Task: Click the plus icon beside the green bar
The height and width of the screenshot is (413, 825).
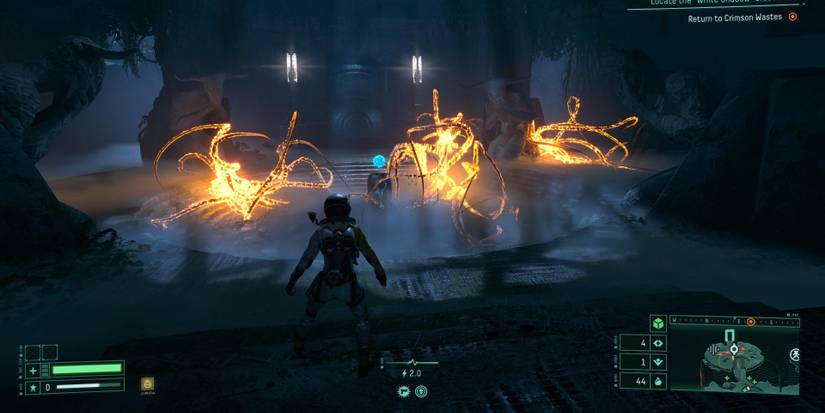Action: click(x=33, y=369)
